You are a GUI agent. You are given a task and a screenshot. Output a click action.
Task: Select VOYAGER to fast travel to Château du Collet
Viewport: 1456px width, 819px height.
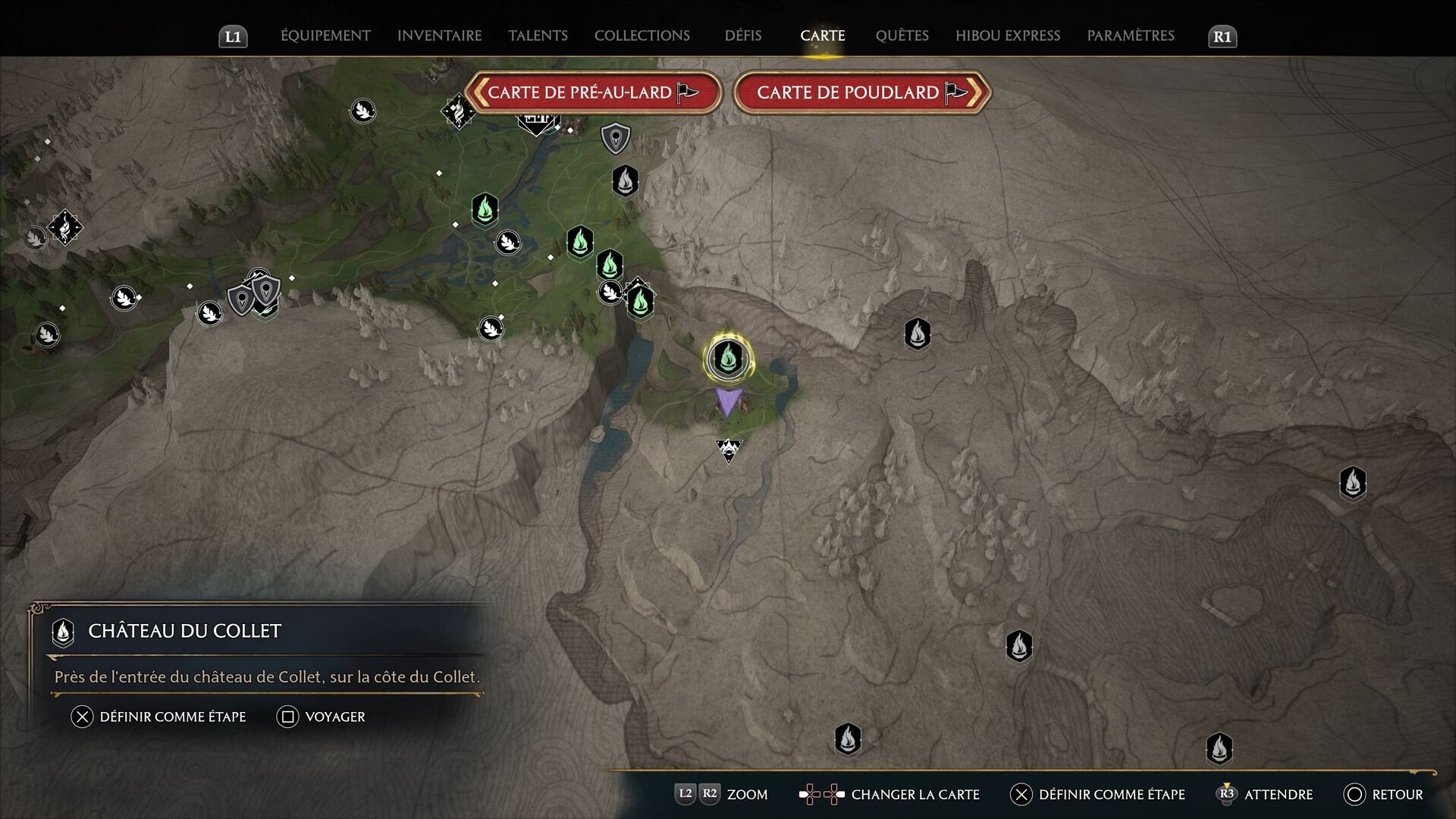coord(322,716)
